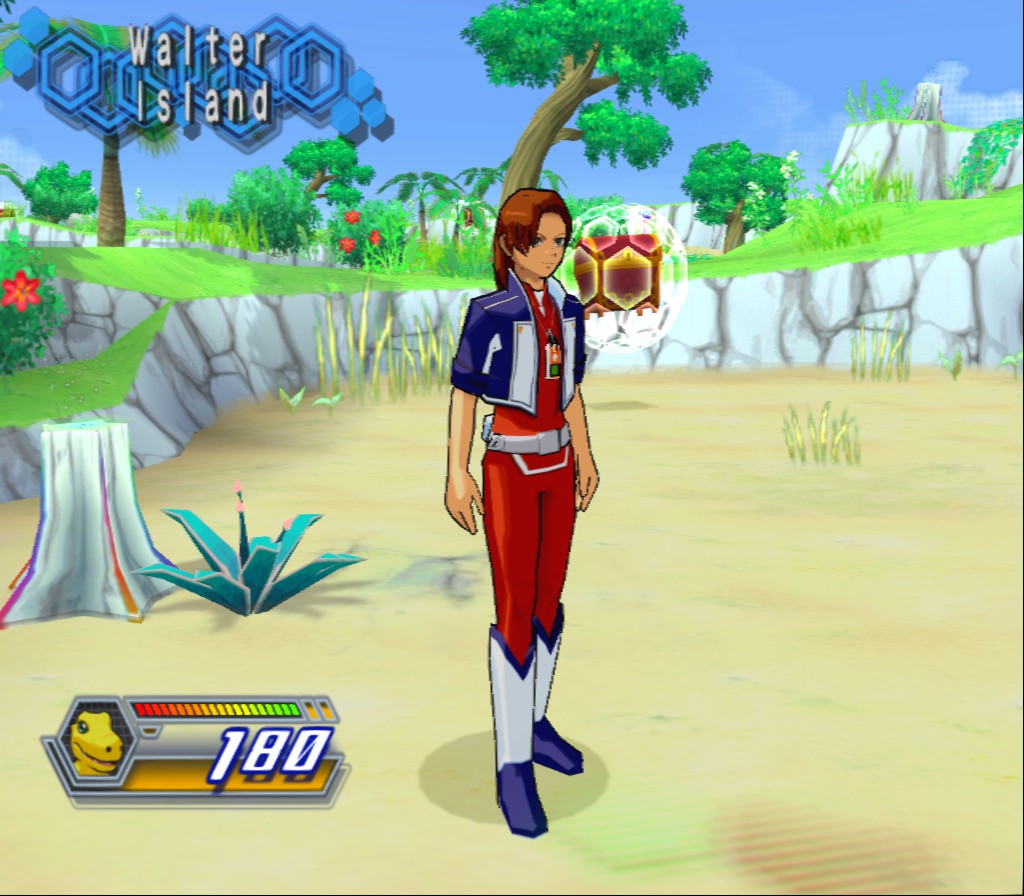This screenshot has width=1024, height=896.
Task: Select the Walter Island location banner
Action: (x=200, y=75)
